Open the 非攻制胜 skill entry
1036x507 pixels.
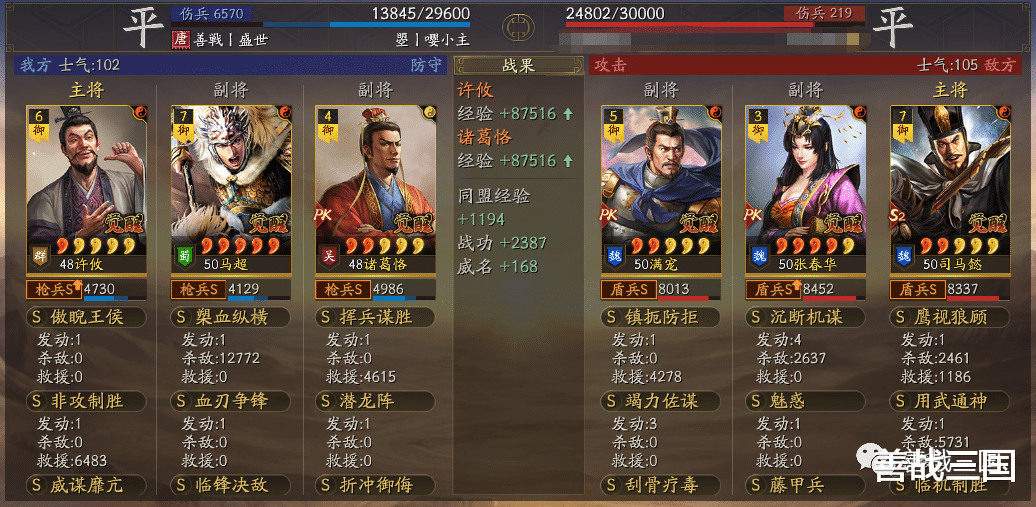(86, 401)
